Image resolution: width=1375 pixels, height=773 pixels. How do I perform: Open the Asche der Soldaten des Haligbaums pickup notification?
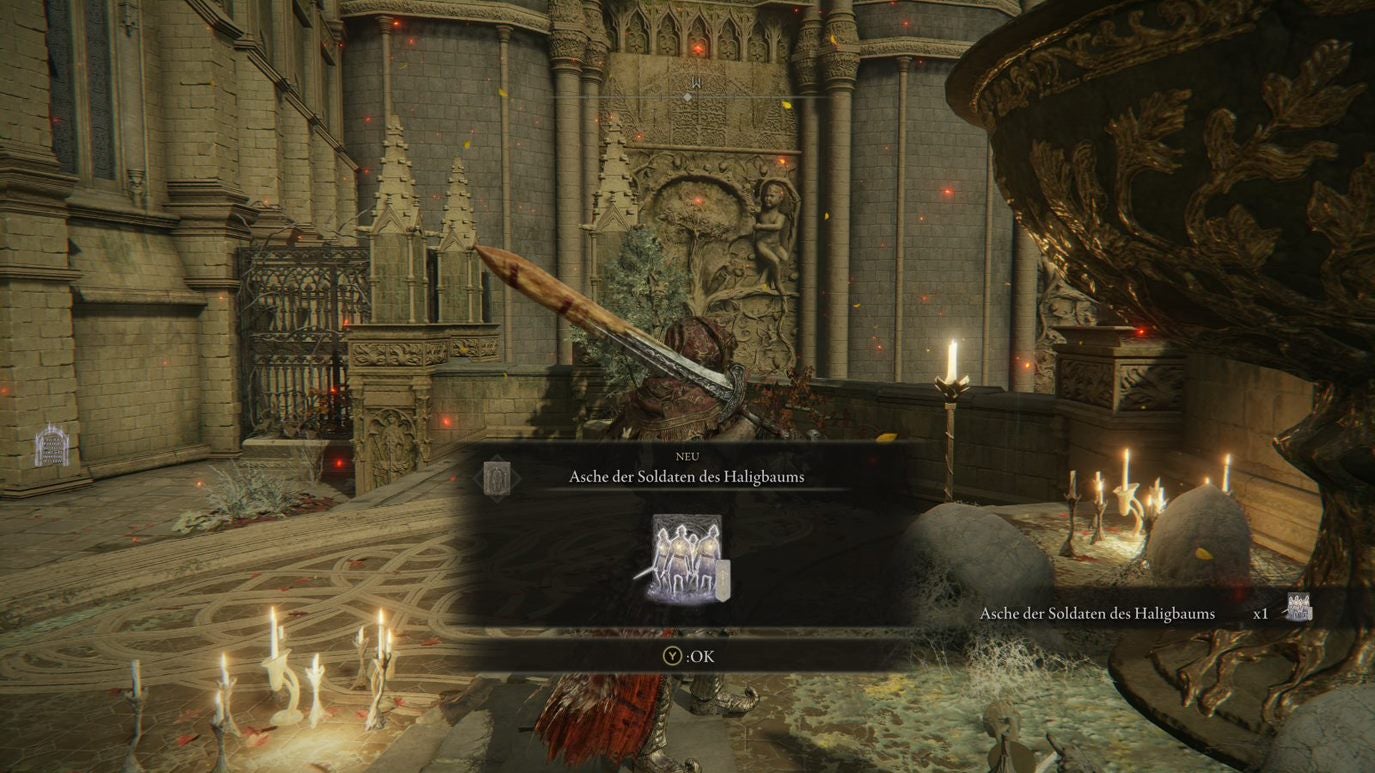point(1097,613)
